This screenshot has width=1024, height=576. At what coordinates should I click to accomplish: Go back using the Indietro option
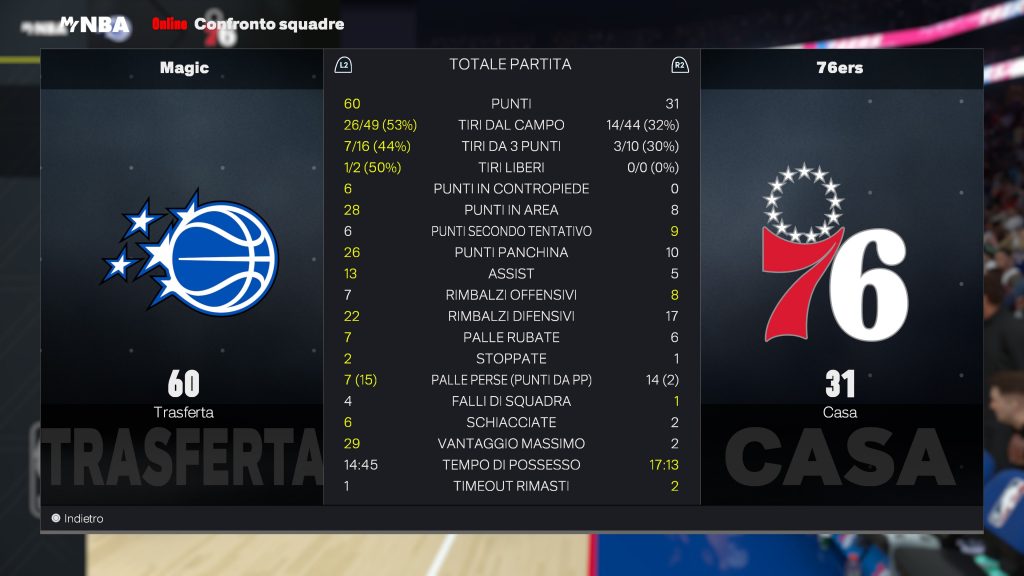(78, 519)
